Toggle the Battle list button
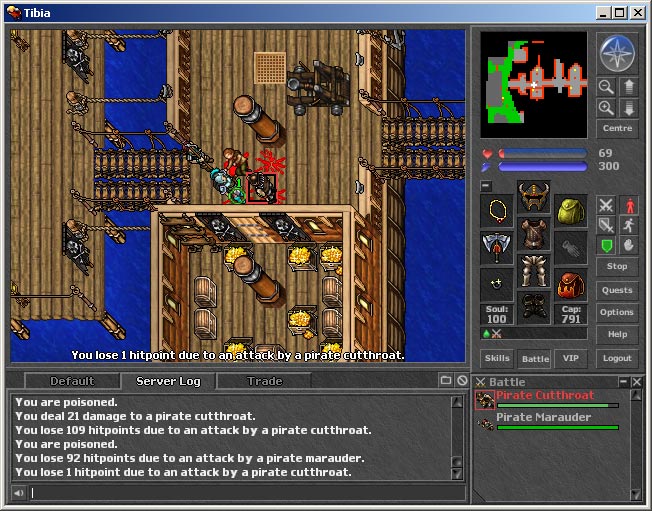The image size is (652, 511). click(x=535, y=358)
